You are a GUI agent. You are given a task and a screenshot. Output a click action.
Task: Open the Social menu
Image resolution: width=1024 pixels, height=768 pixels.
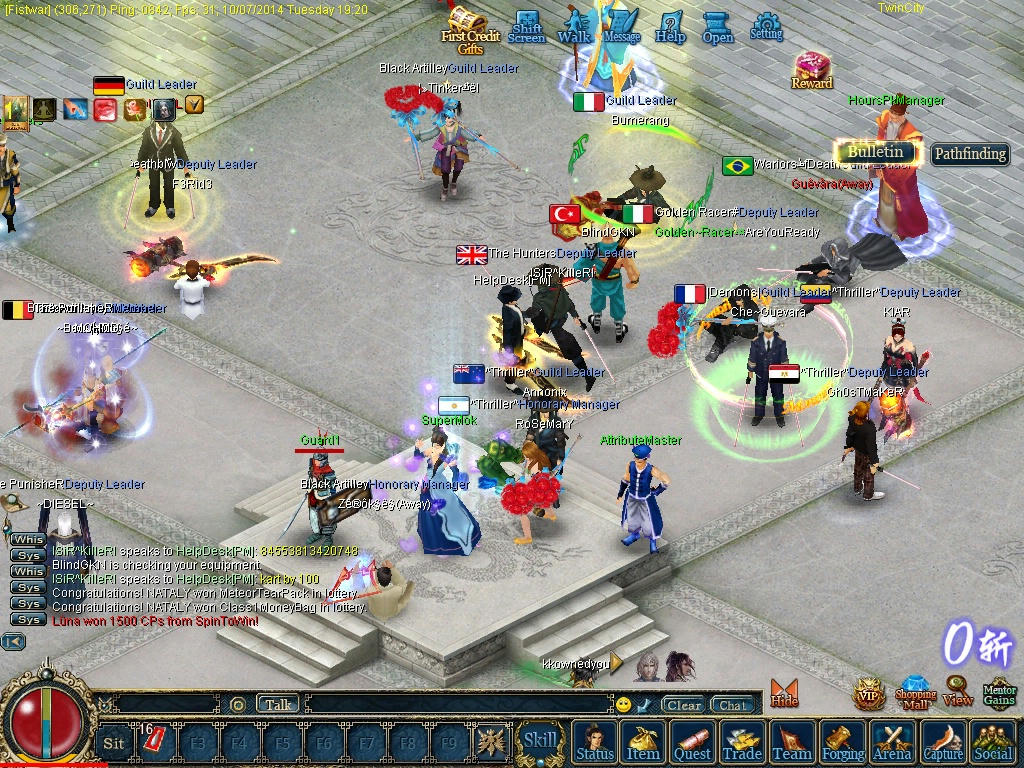point(992,743)
